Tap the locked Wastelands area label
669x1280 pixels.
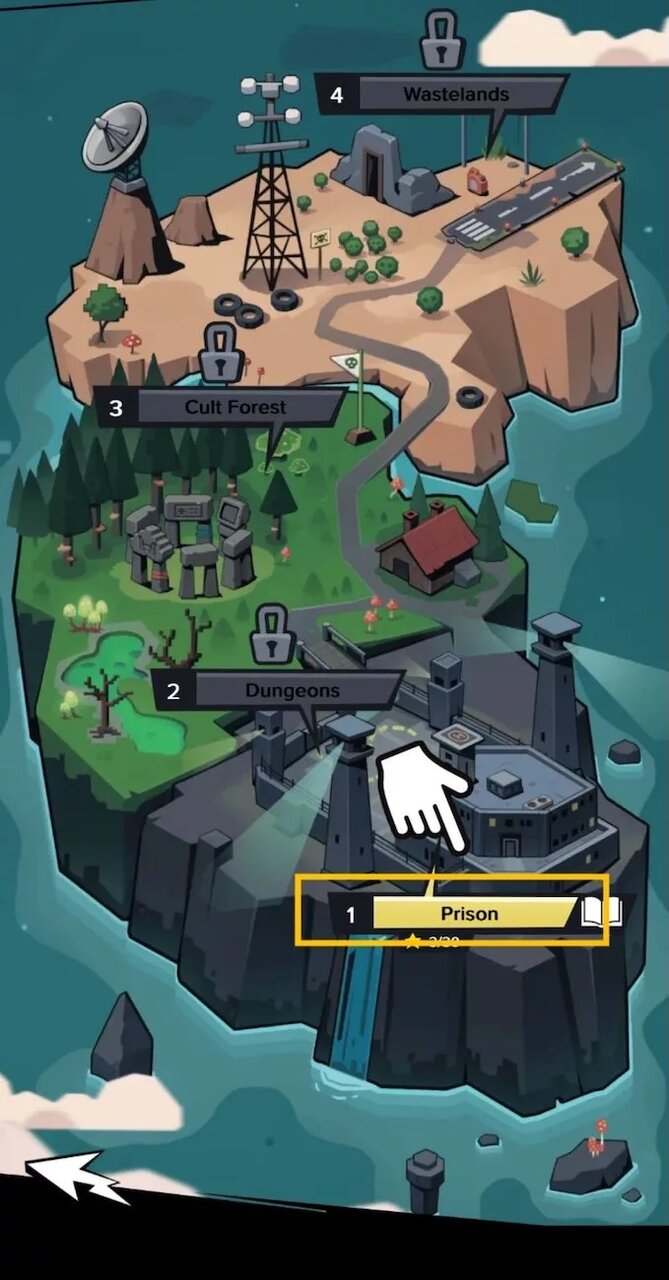tap(455, 95)
